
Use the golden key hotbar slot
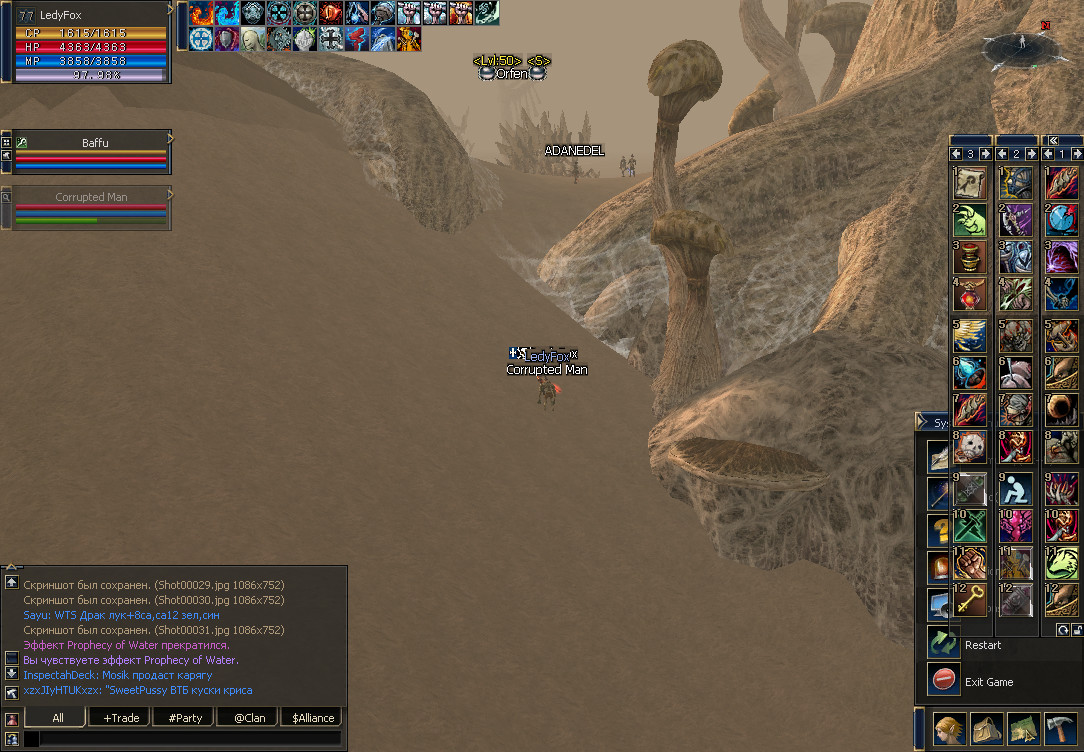[x=970, y=599]
